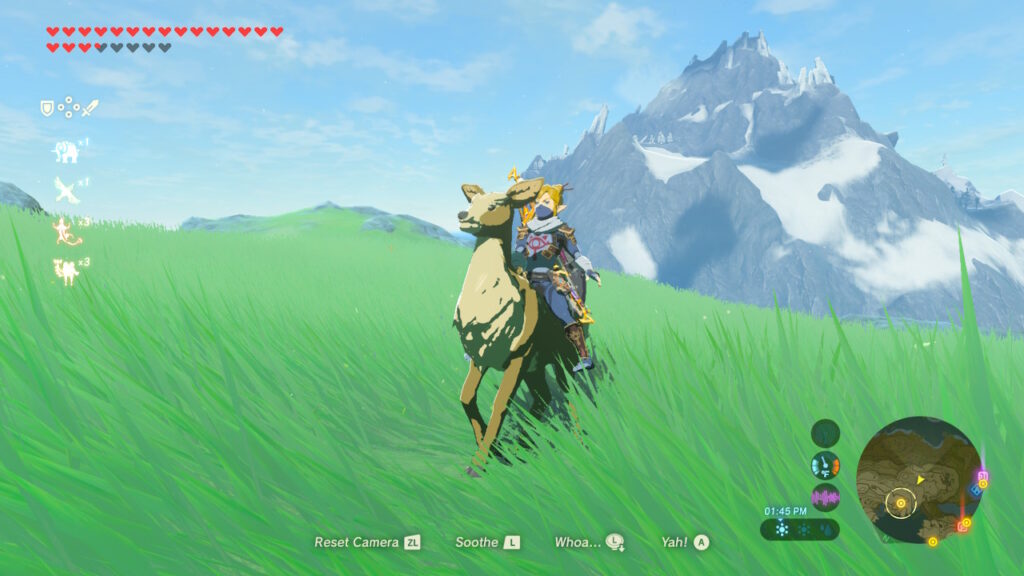
Task: Click the red marker on minimap edge
Action: (964, 524)
